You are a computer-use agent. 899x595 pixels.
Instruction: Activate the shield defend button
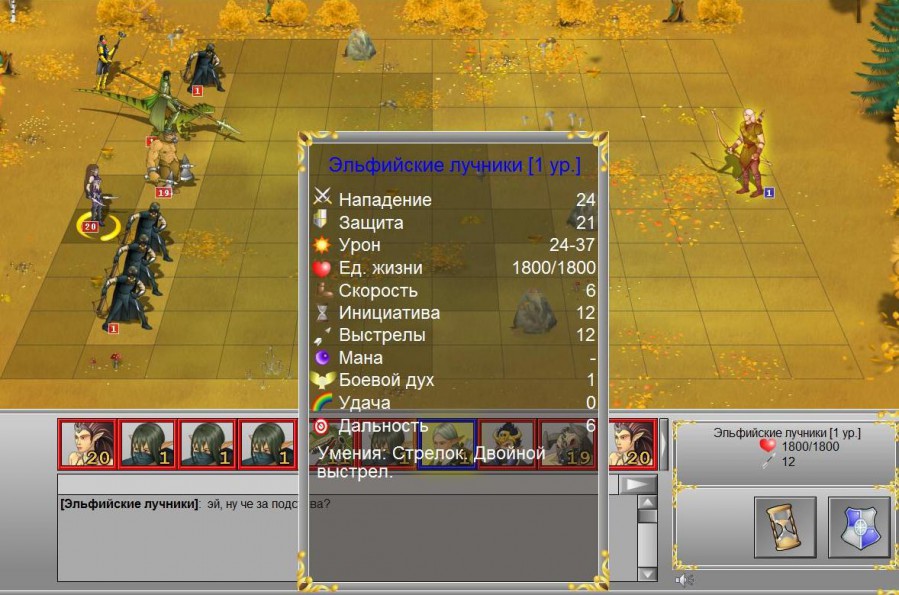pos(858,527)
